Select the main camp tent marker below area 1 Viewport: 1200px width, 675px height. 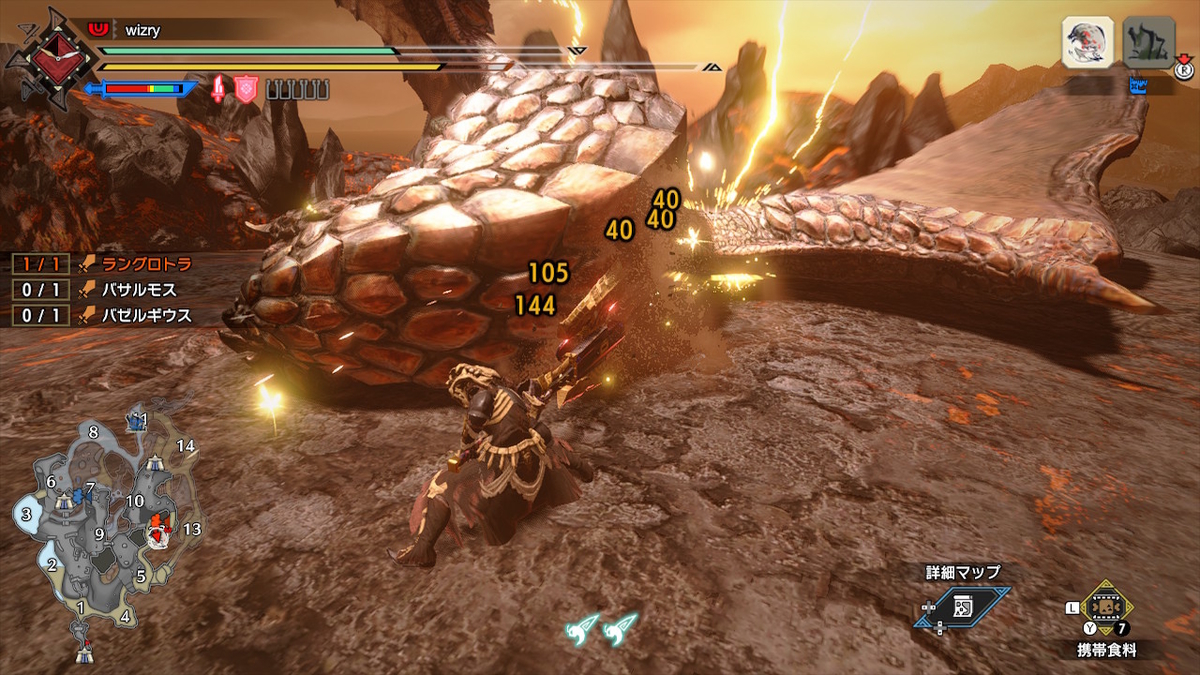pyautogui.click(x=85, y=655)
